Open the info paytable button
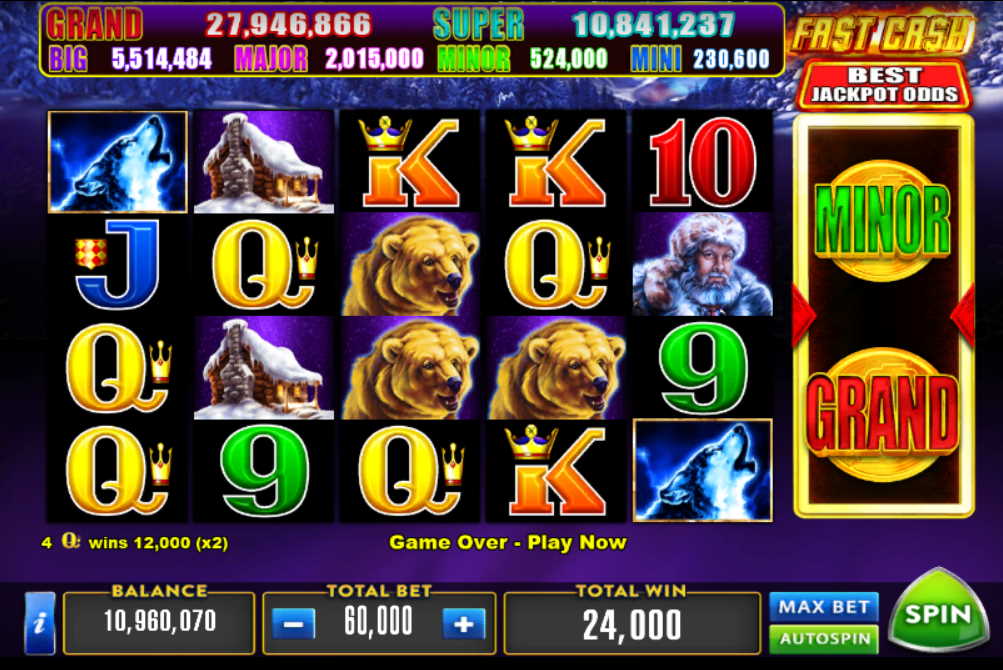 (x=39, y=623)
